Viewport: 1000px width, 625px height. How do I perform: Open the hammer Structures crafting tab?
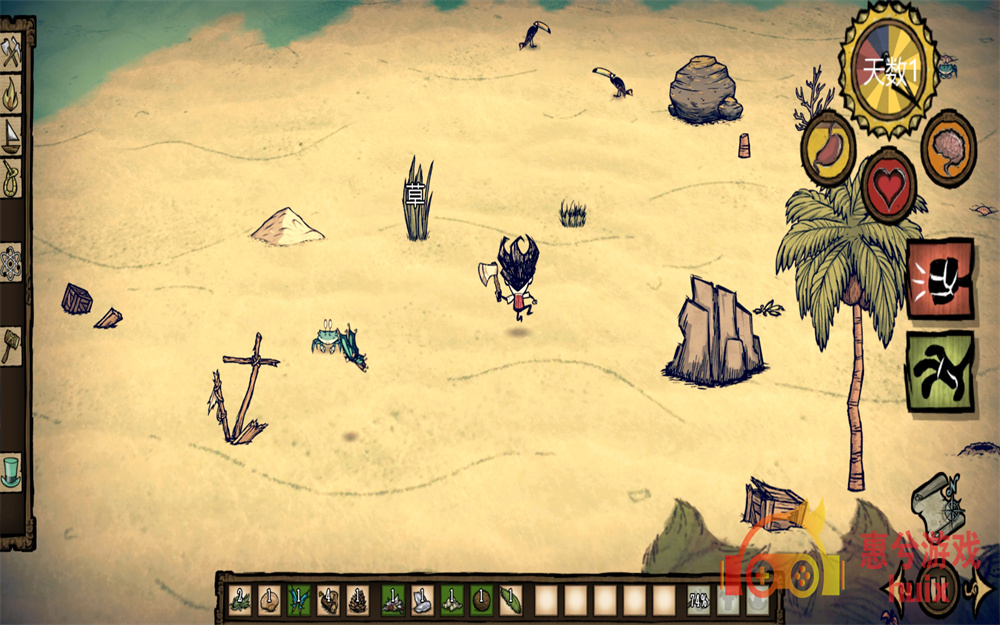point(11,345)
